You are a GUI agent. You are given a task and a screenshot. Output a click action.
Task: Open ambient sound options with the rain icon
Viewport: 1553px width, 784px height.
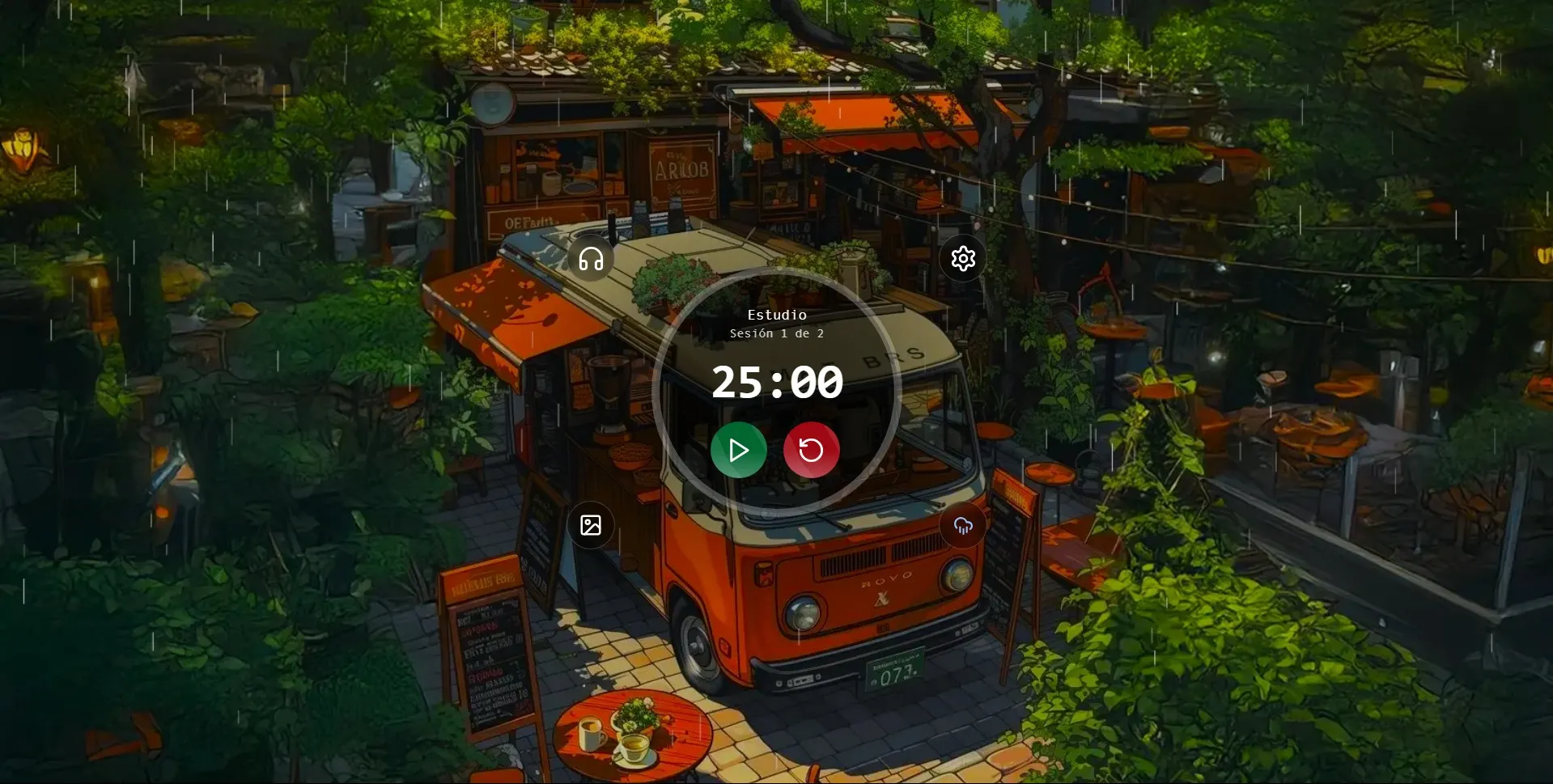click(x=962, y=525)
